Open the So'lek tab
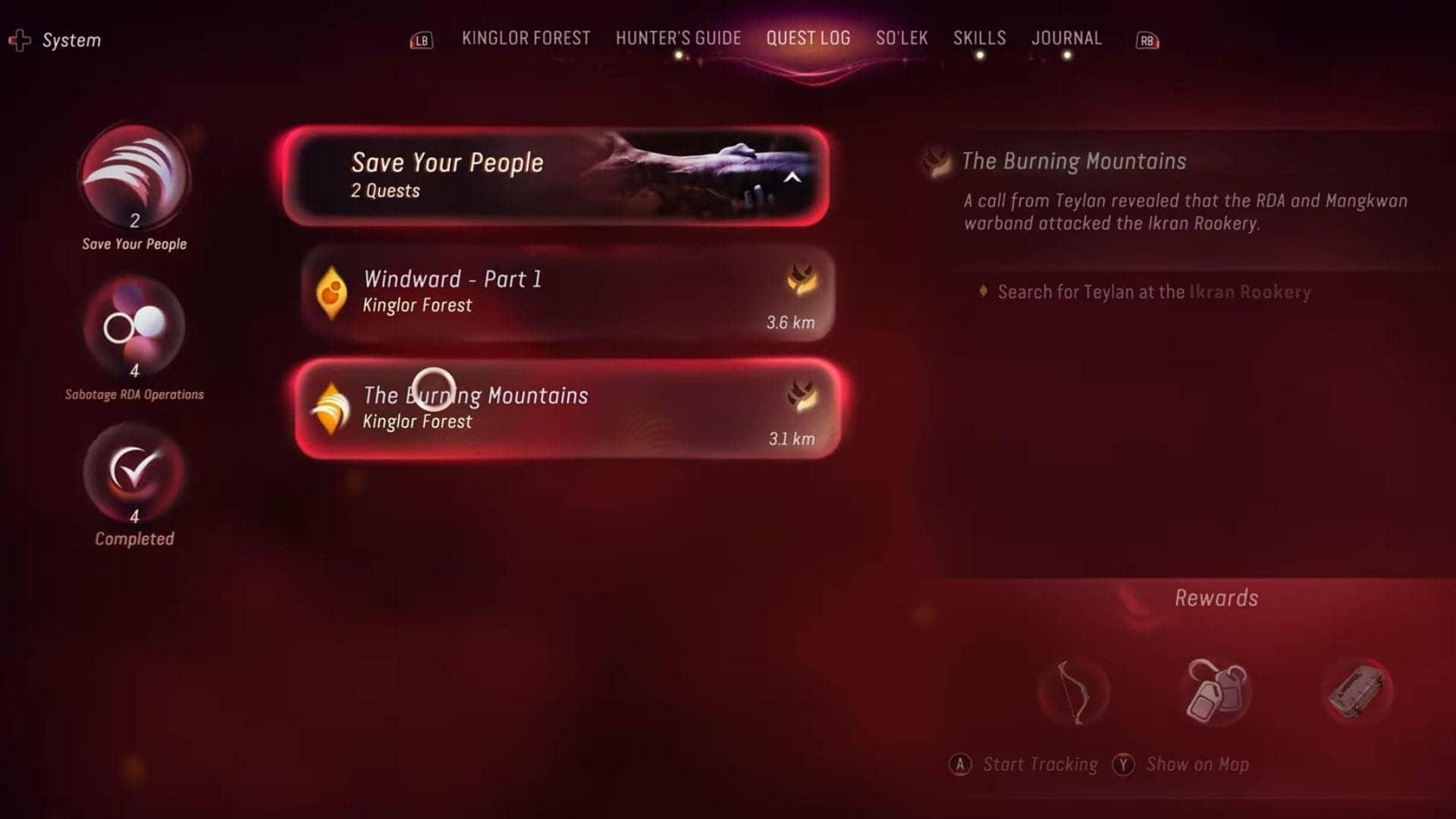 click(902, 38)
